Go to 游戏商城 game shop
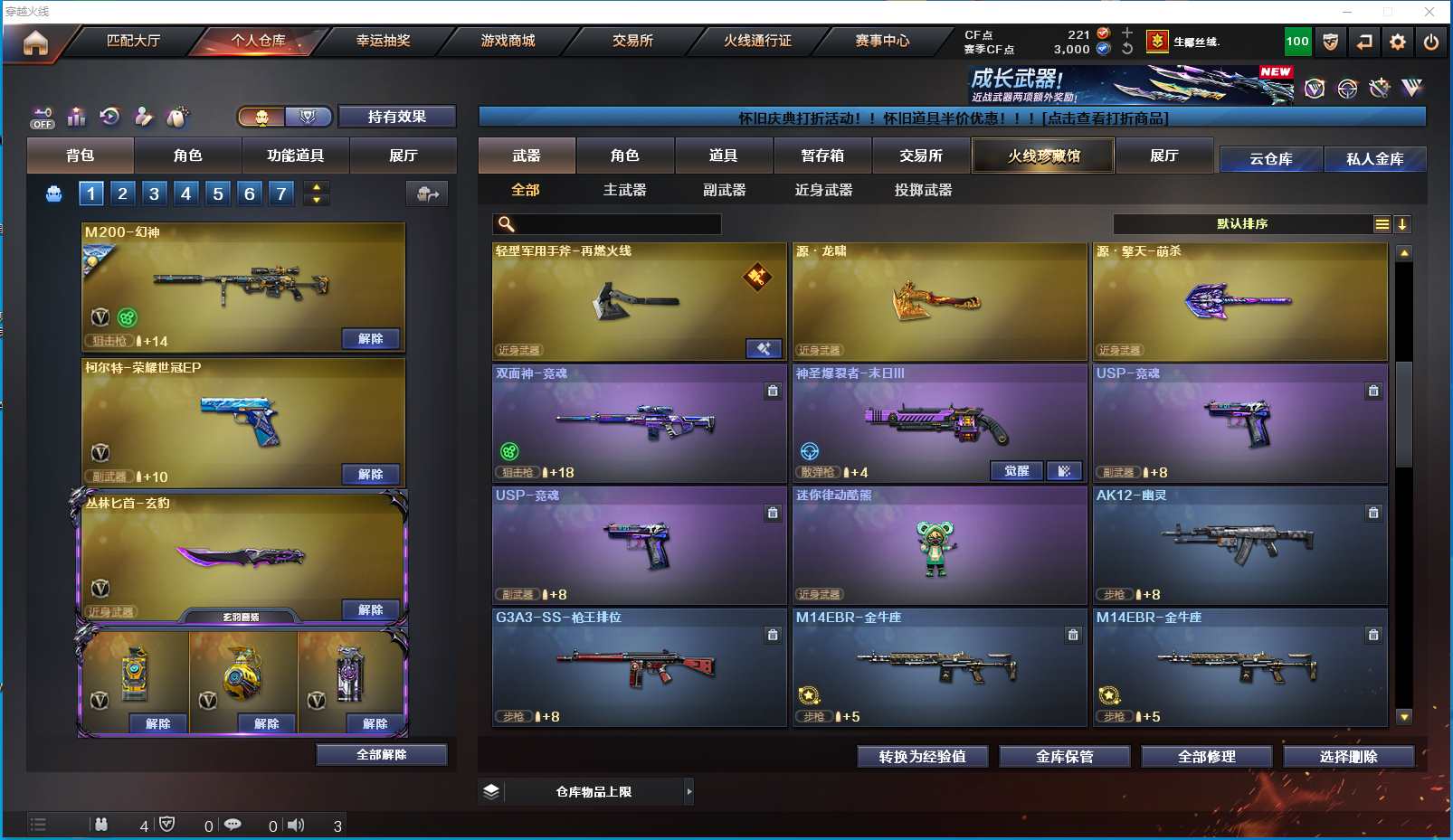 pos(508,41)
